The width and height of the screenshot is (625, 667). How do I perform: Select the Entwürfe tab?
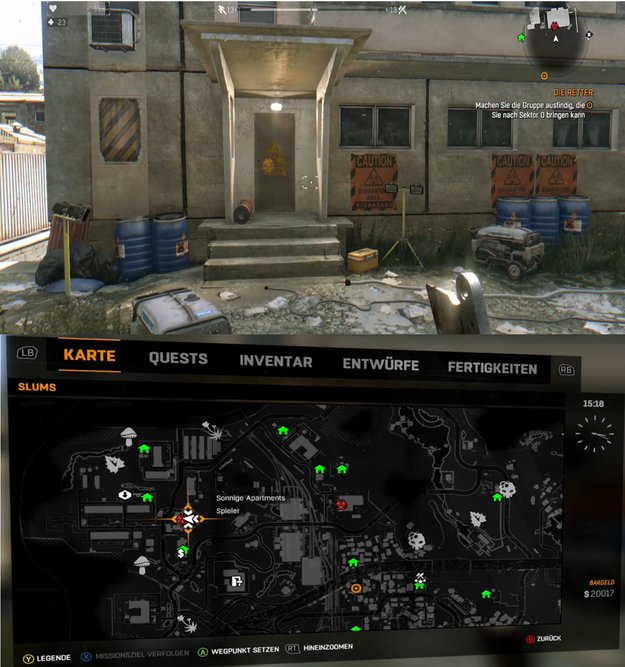tap(380, 364)
